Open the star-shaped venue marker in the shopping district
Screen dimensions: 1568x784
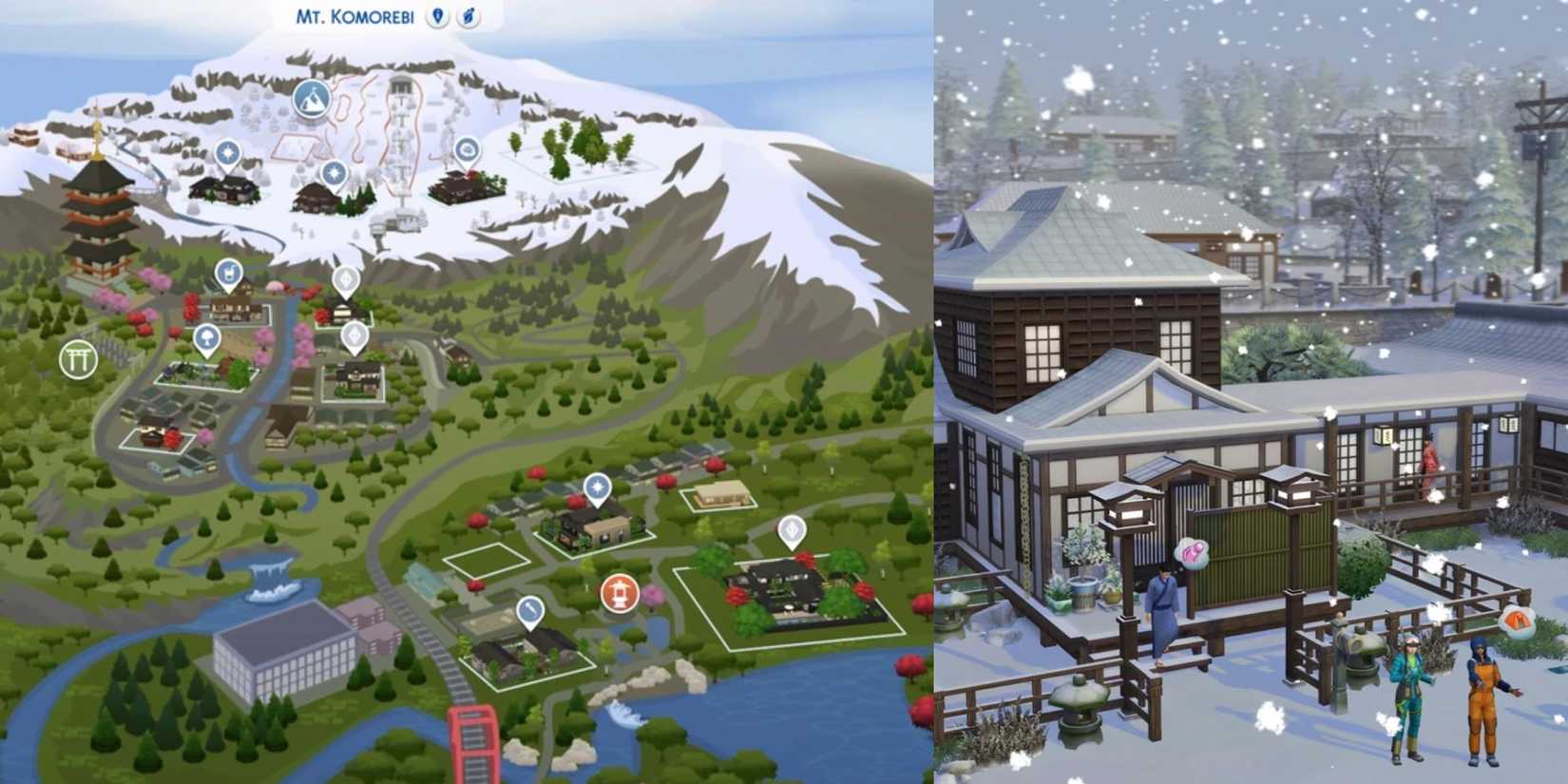click(597, 486)
